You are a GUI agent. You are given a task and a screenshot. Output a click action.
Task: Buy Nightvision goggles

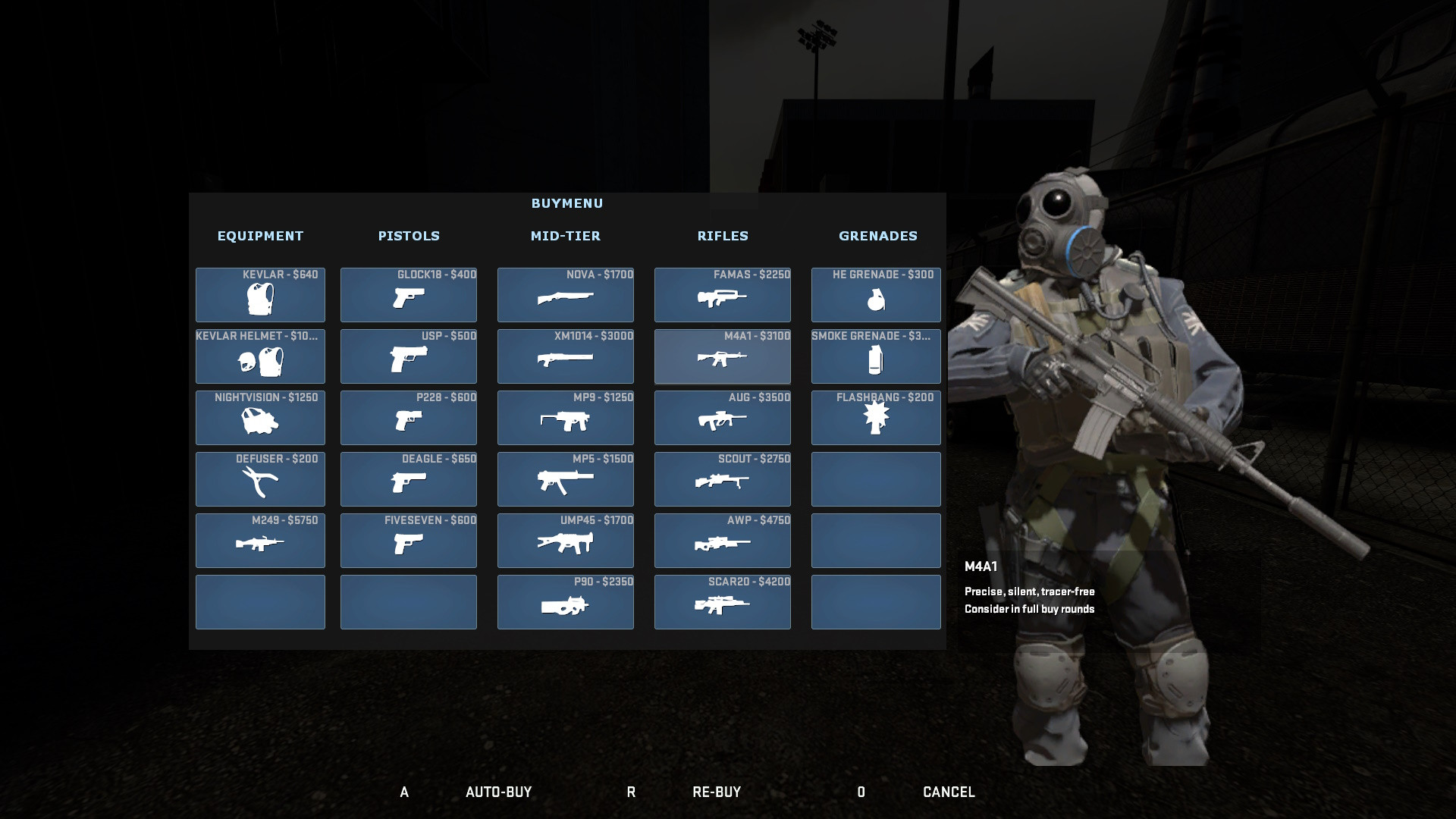(260, 418)
